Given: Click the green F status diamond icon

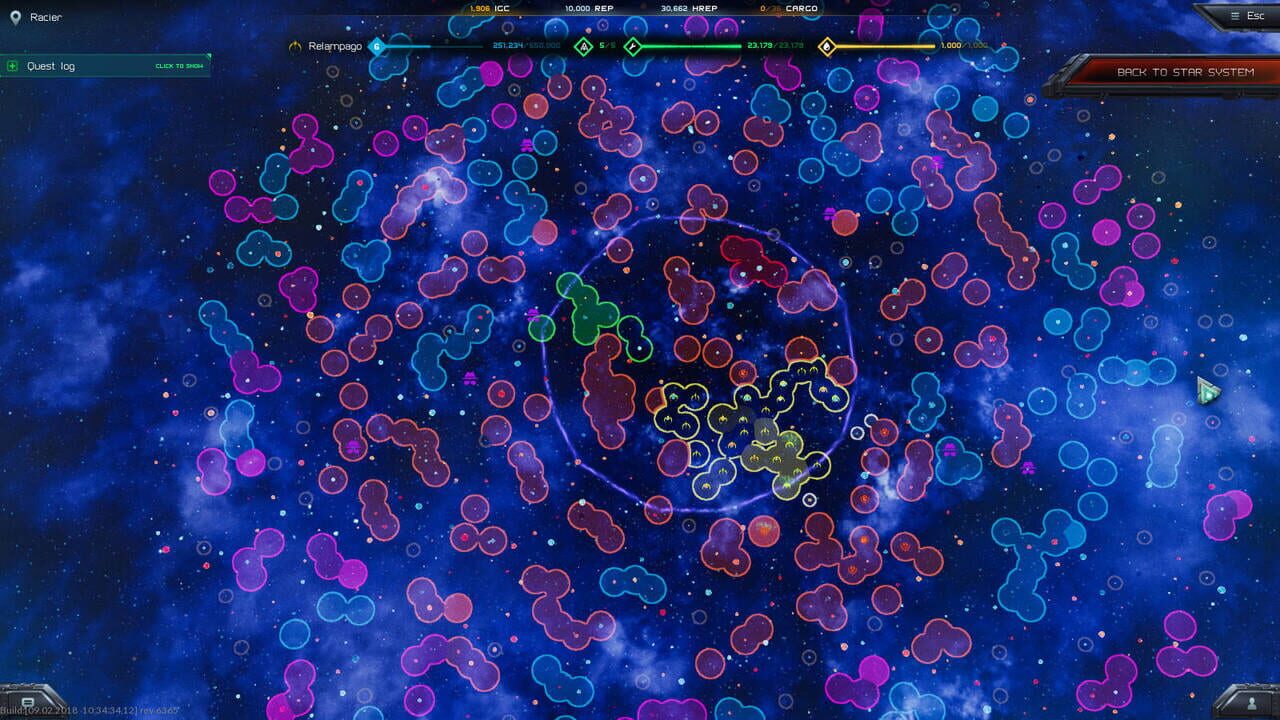Looking at the screenshot, I should 633,45.
